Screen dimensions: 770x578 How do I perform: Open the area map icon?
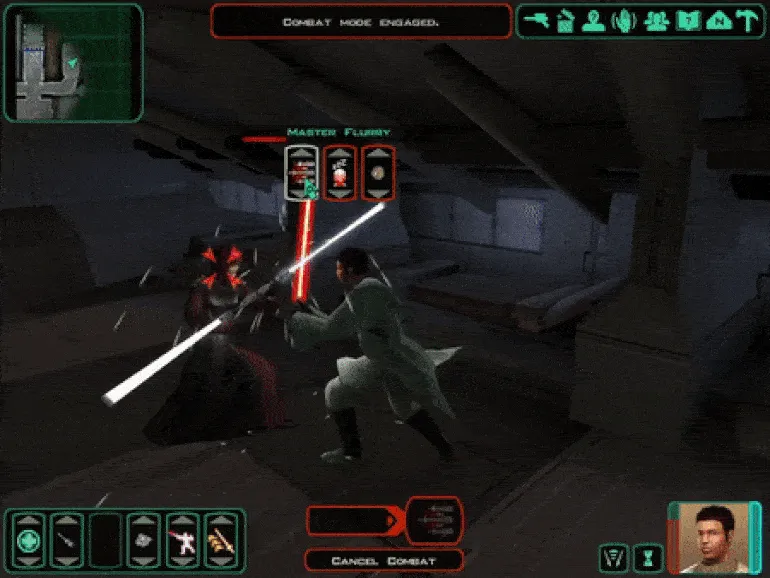[716, 21]
